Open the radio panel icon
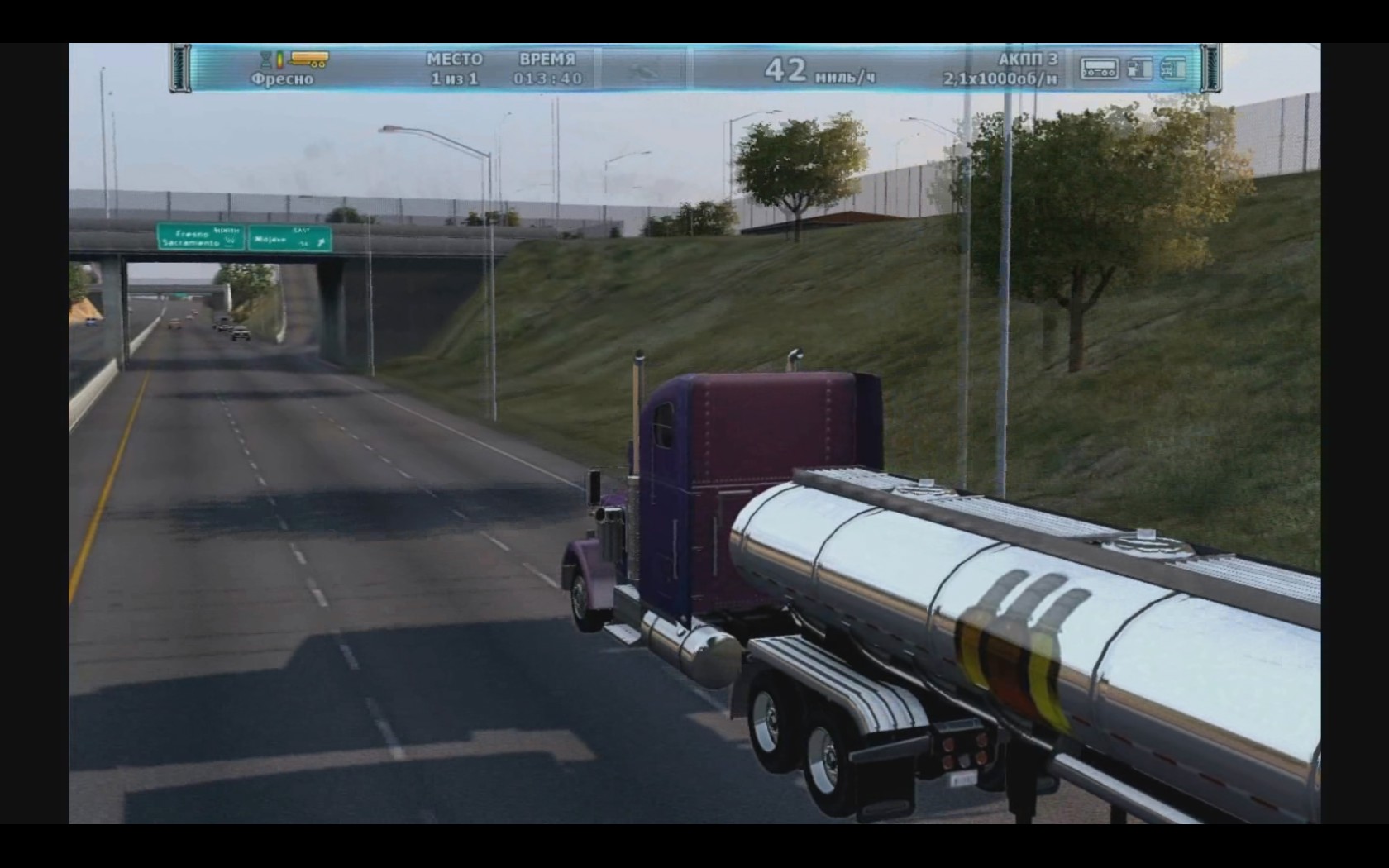 point(1099,69)
